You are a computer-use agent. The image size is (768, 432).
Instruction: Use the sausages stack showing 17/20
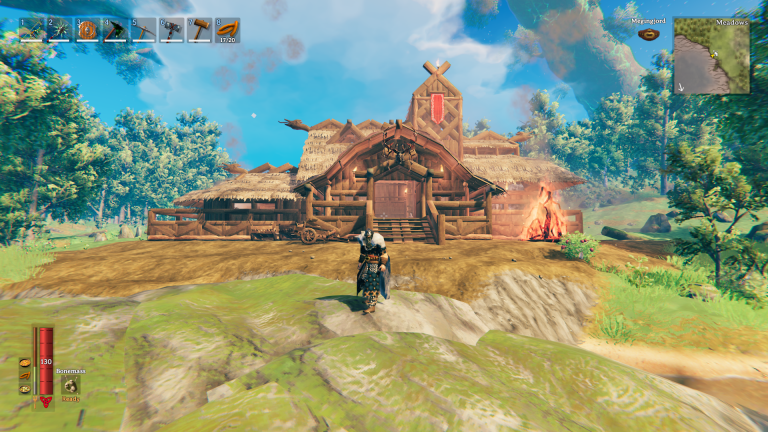click(228, 30)
